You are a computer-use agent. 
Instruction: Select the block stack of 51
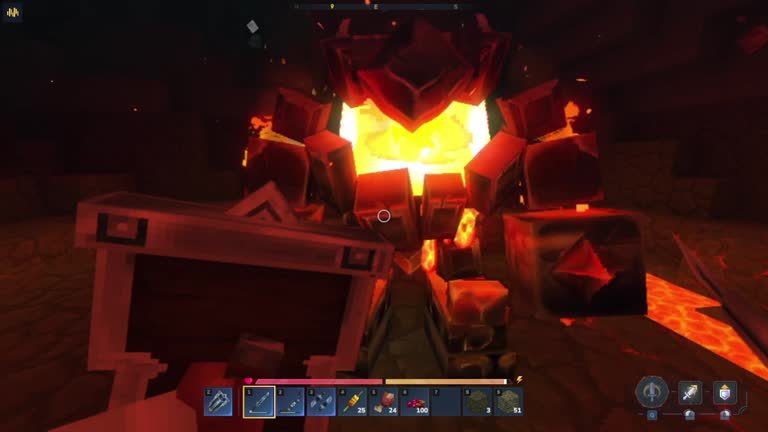[x=509, y=402]
